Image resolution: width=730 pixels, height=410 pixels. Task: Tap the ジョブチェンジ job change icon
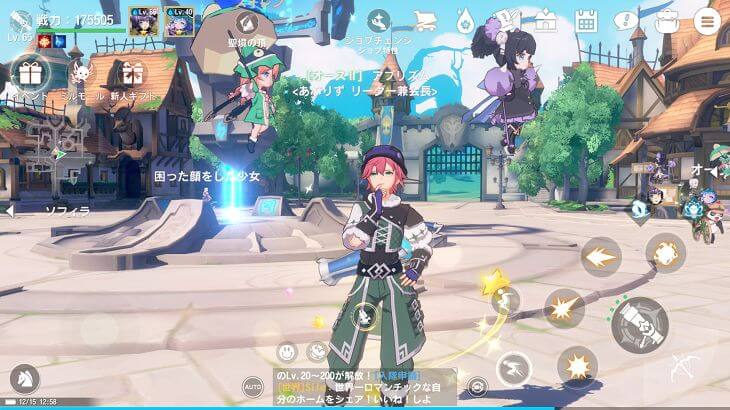[x=378, y=22]
